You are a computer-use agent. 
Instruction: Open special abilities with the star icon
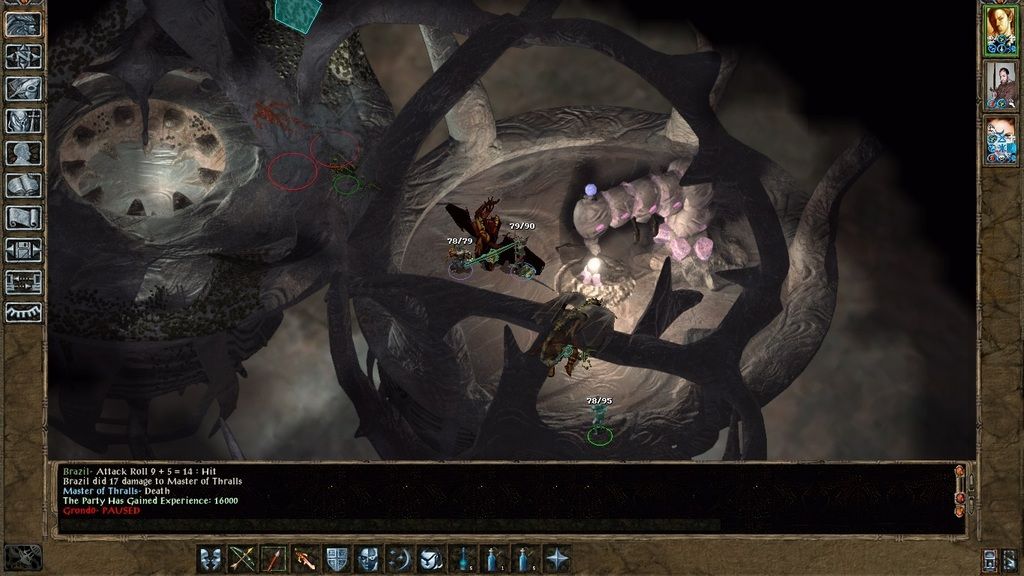click(557, 559)
